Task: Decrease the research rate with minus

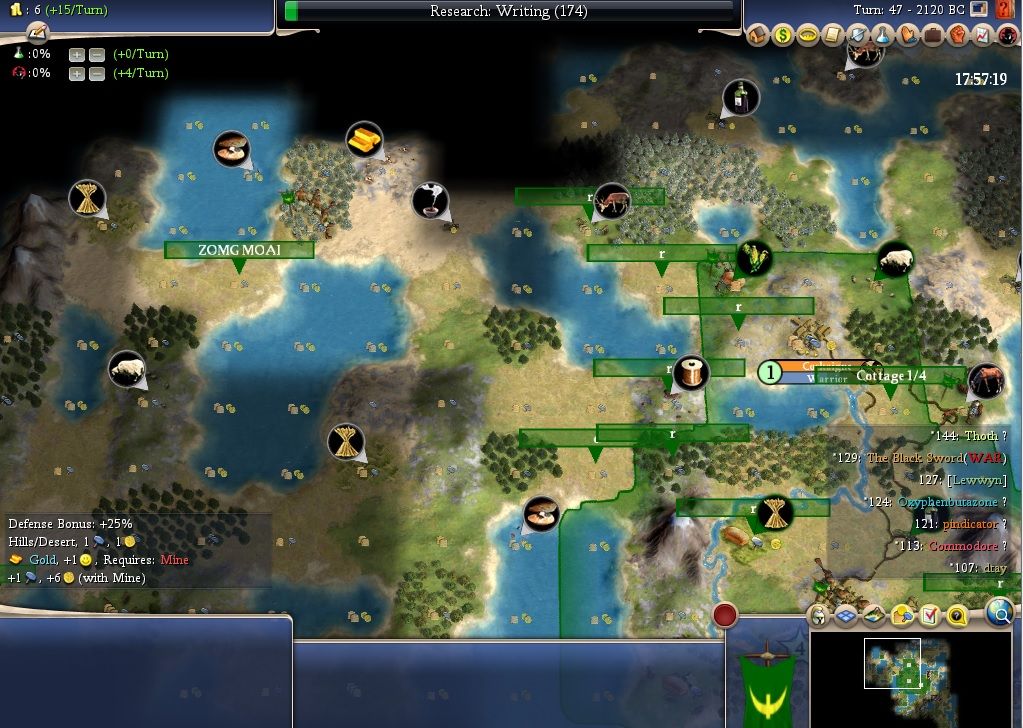Action: tap(96, 54)
